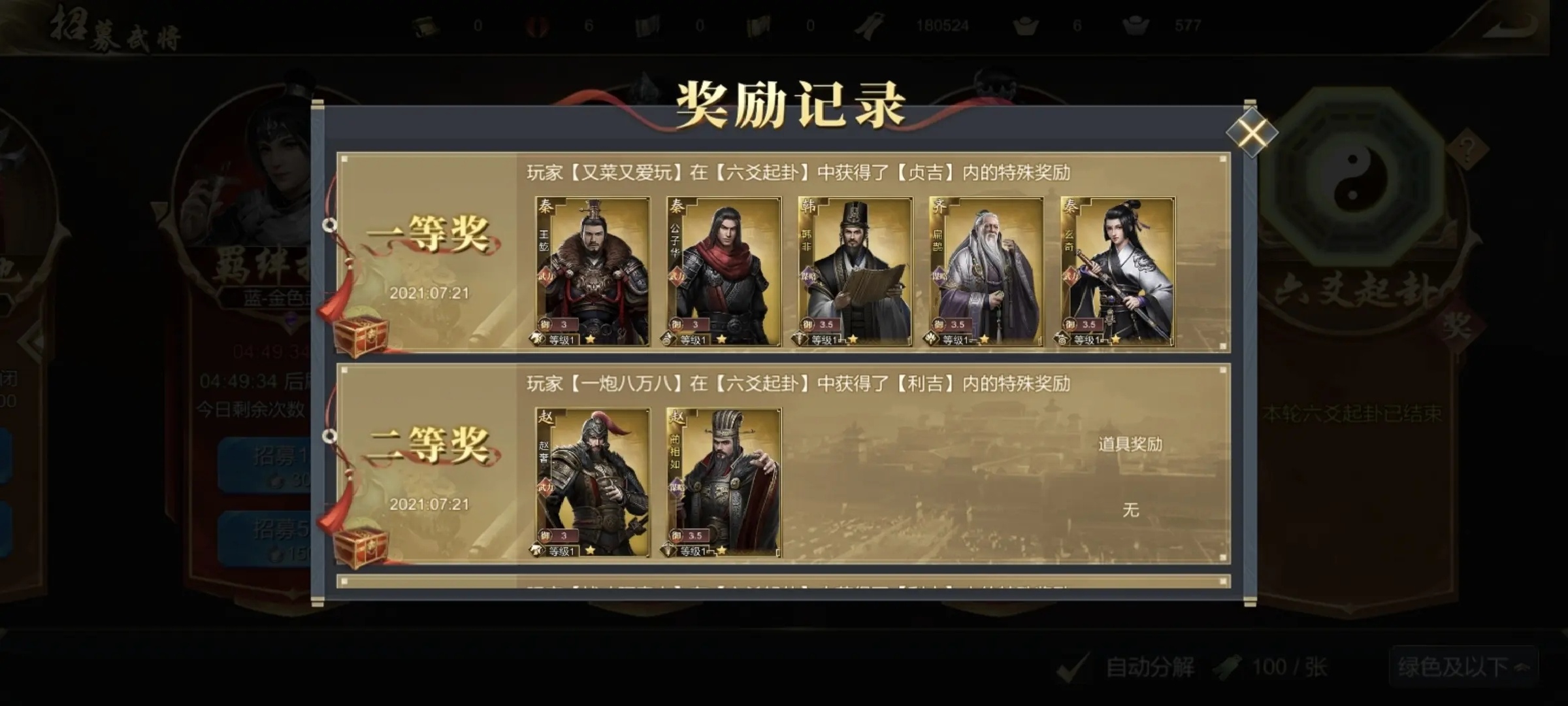Show help via the question mark icon
This screenshot has height=706, width=1568.
coord(1467,150)
